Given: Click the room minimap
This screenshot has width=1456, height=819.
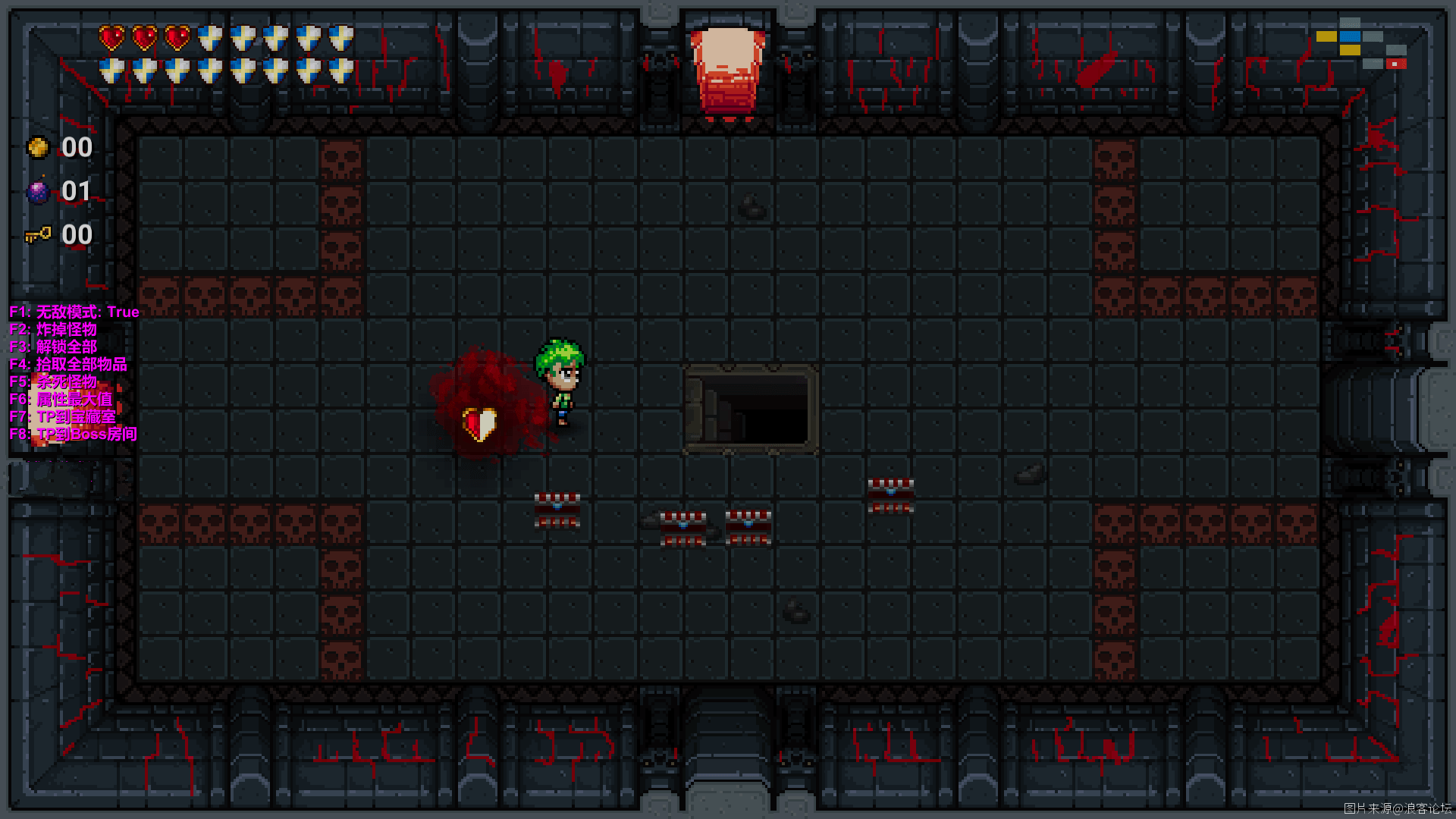Looking at the screenshot, I should click(x=1361, y=44).
